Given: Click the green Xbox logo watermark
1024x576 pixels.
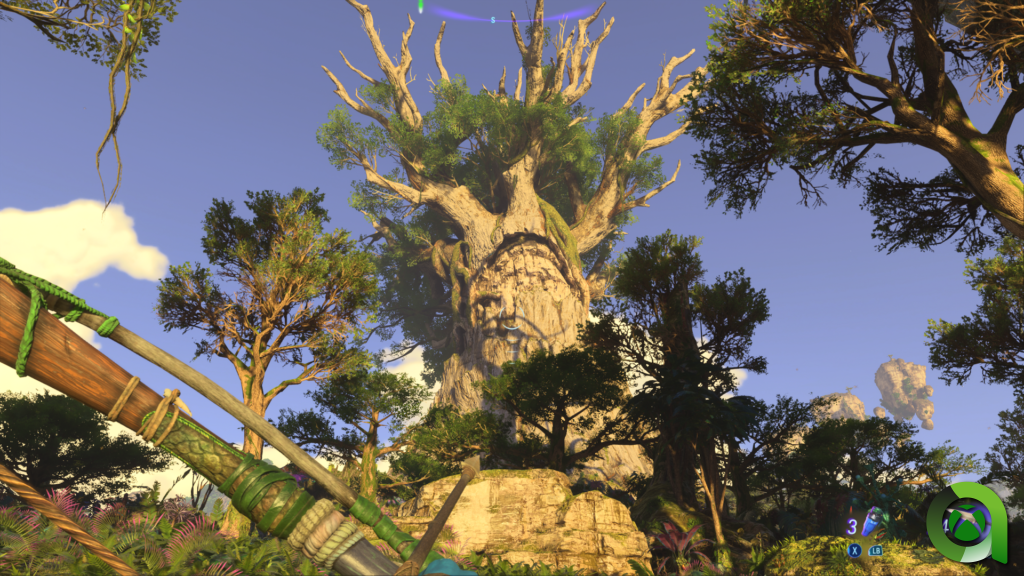Looking at the screenshot, I should (966, 522).
